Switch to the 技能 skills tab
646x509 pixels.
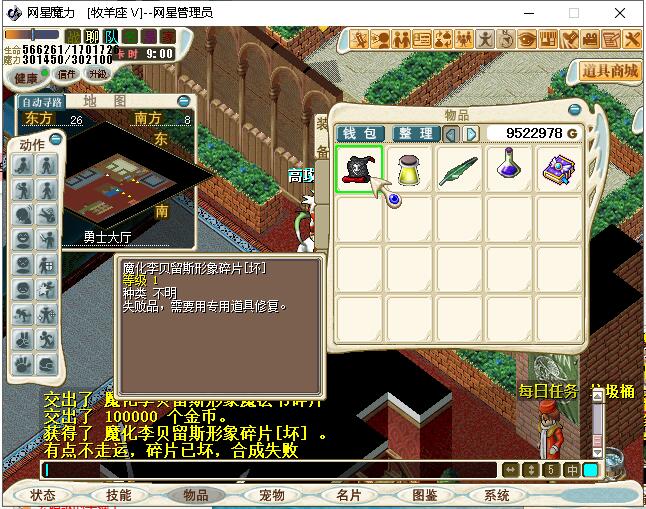pyautogui.click(x=118, y=495)
